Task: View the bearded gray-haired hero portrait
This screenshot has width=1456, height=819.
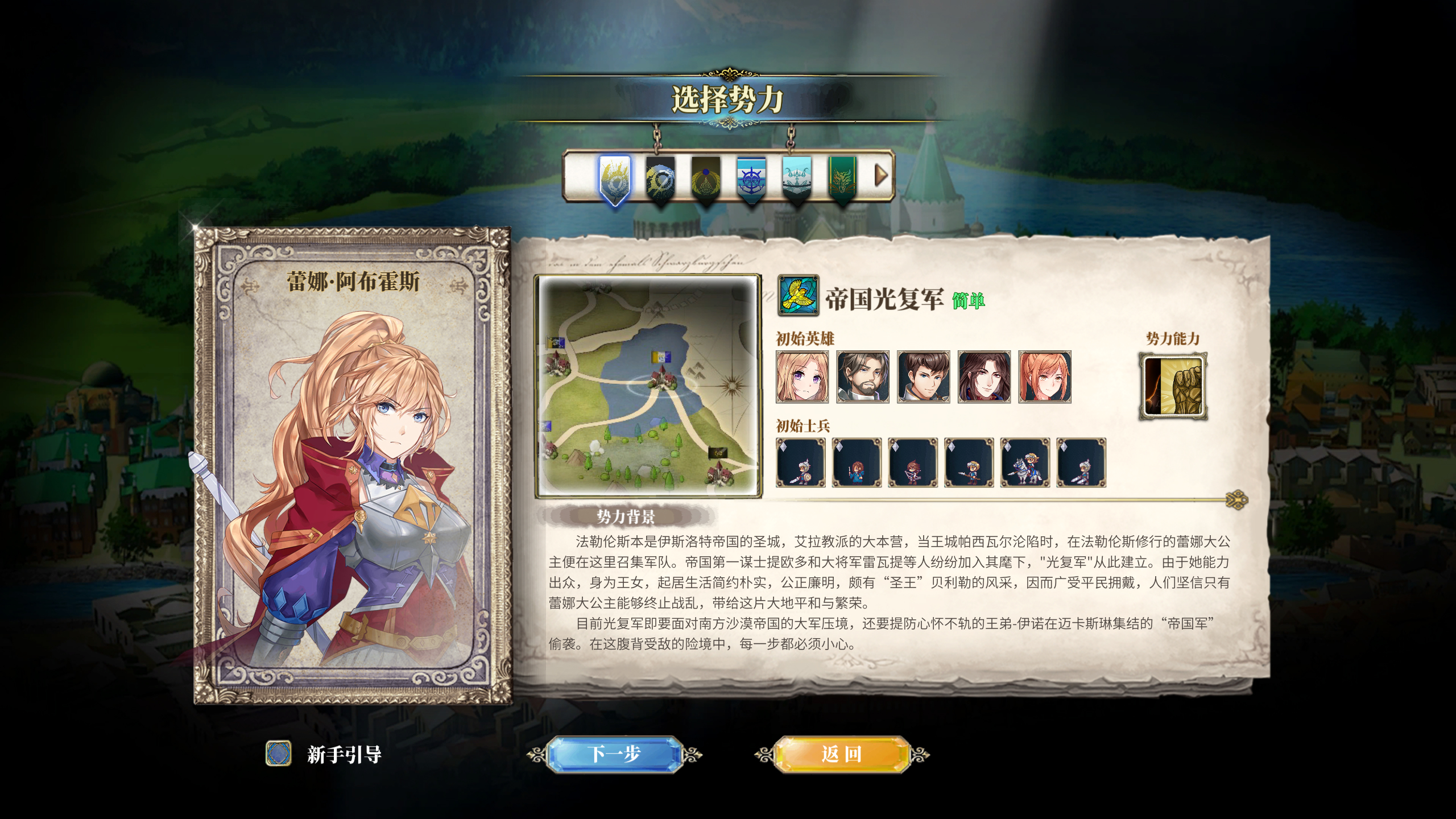Action: [863, 377]
